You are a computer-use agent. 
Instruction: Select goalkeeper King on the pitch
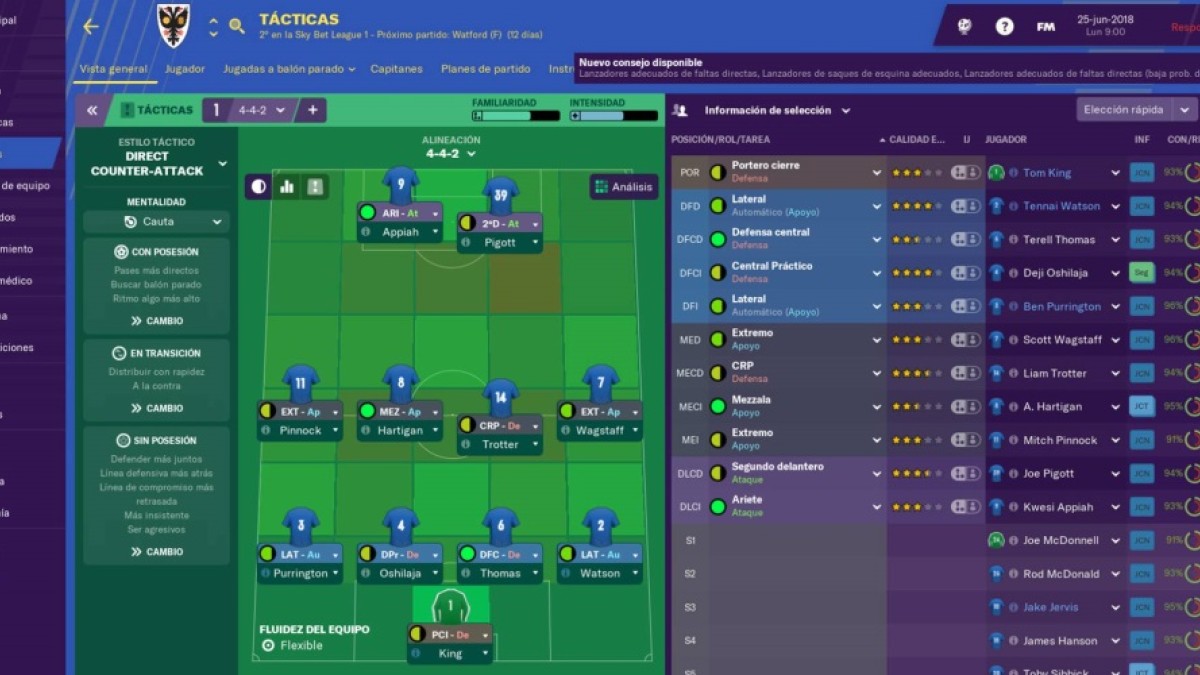[x=450, y=653]
